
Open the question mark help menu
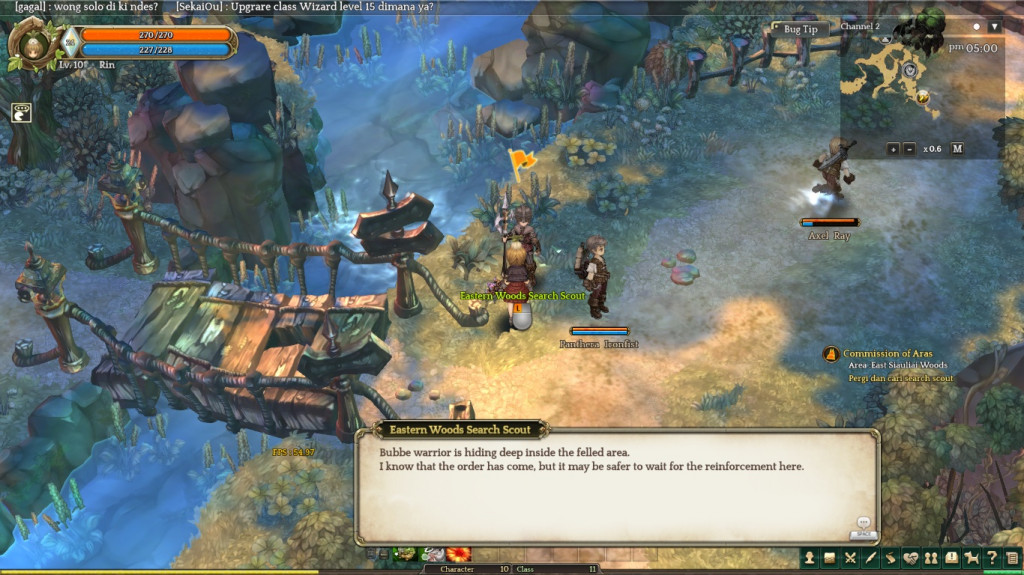point(991,558)
